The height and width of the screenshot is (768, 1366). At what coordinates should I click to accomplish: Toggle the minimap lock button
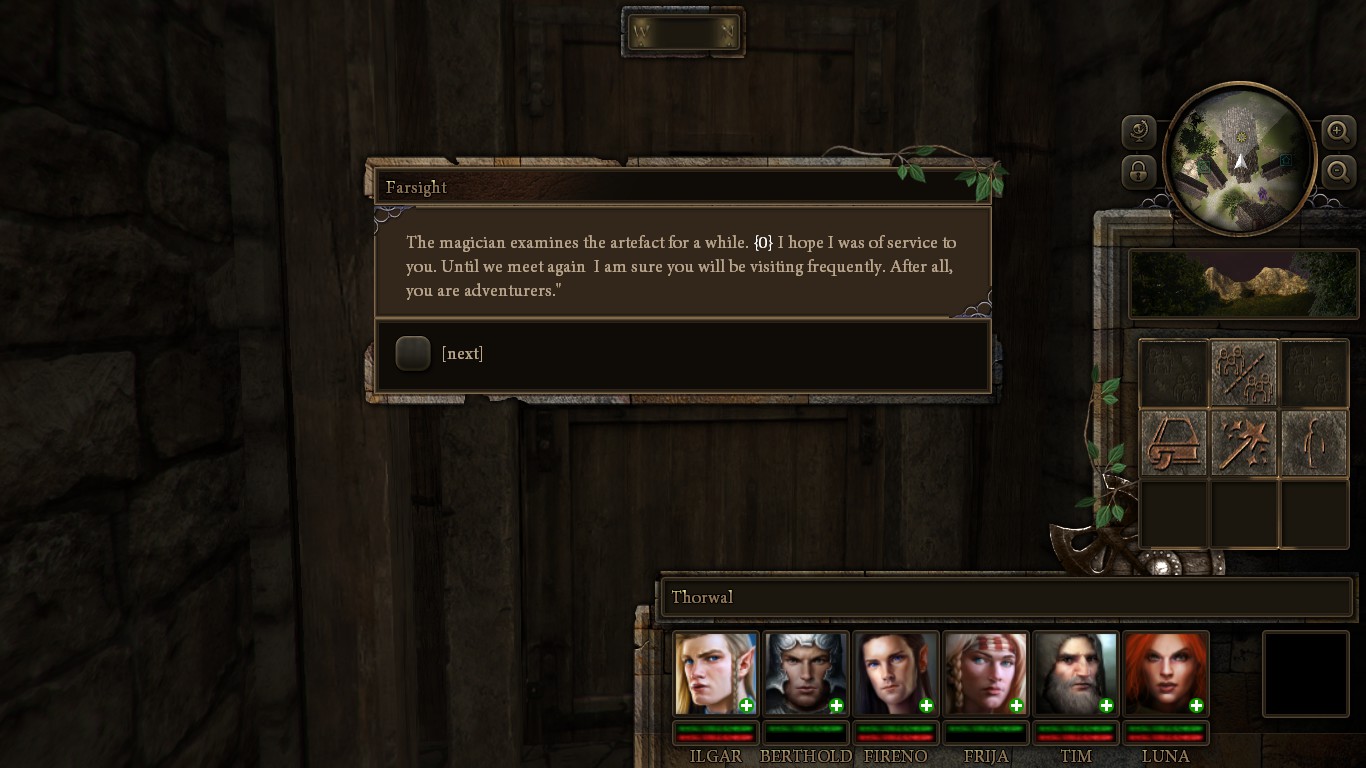point(1139,171)
